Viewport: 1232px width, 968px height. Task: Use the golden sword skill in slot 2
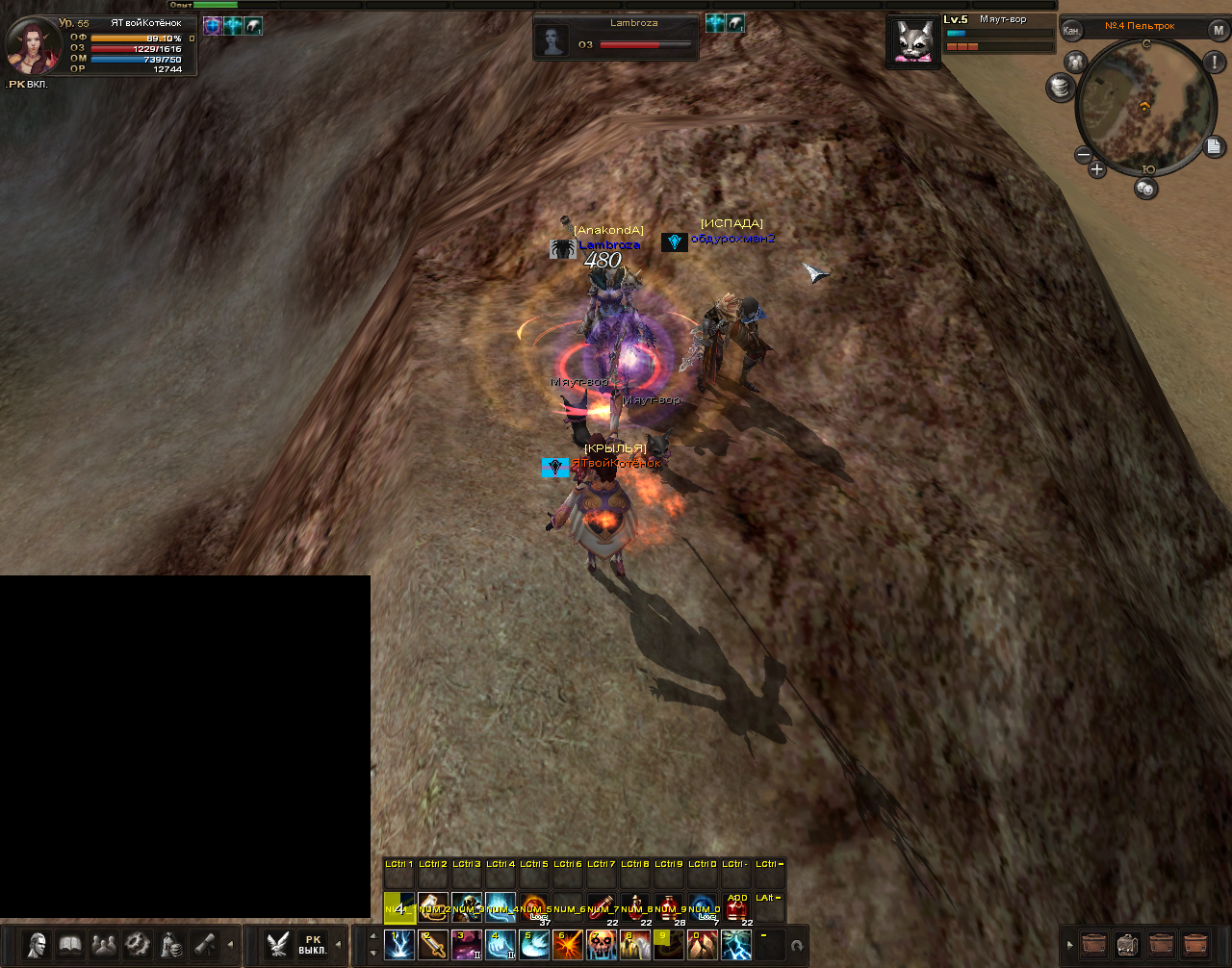pos(433,945)
